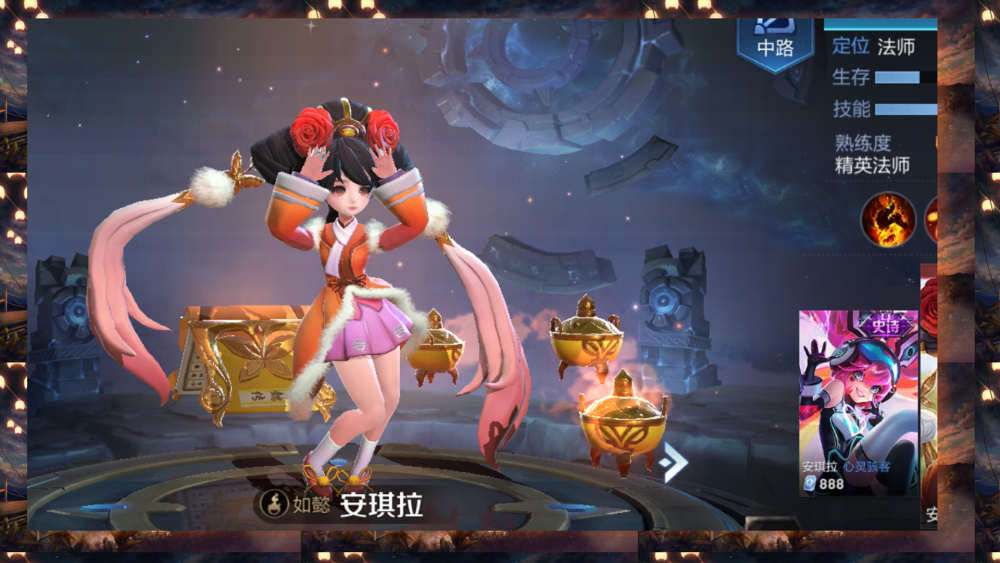Open the 如懿 skin name badge

point(295,505)
